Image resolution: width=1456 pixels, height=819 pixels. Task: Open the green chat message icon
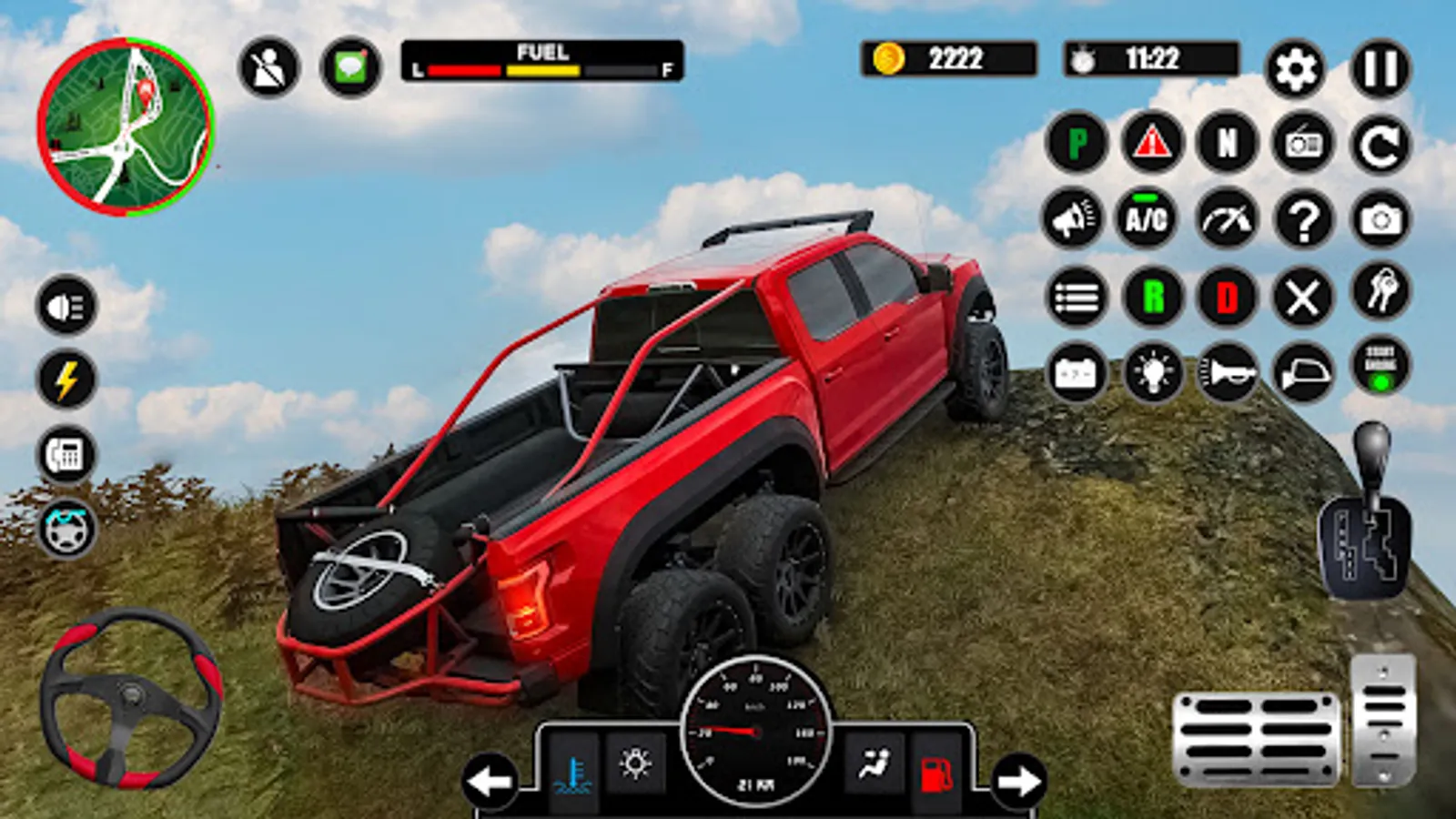click(x=350, y=67)
